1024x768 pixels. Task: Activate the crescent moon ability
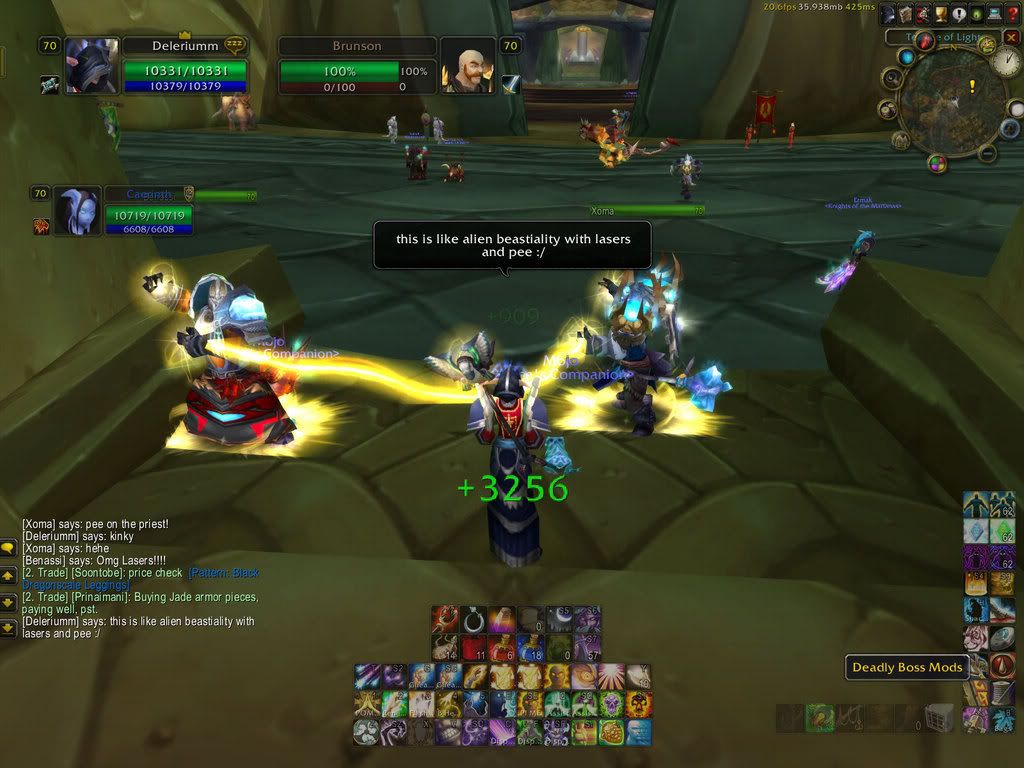[x=560, y=620]
